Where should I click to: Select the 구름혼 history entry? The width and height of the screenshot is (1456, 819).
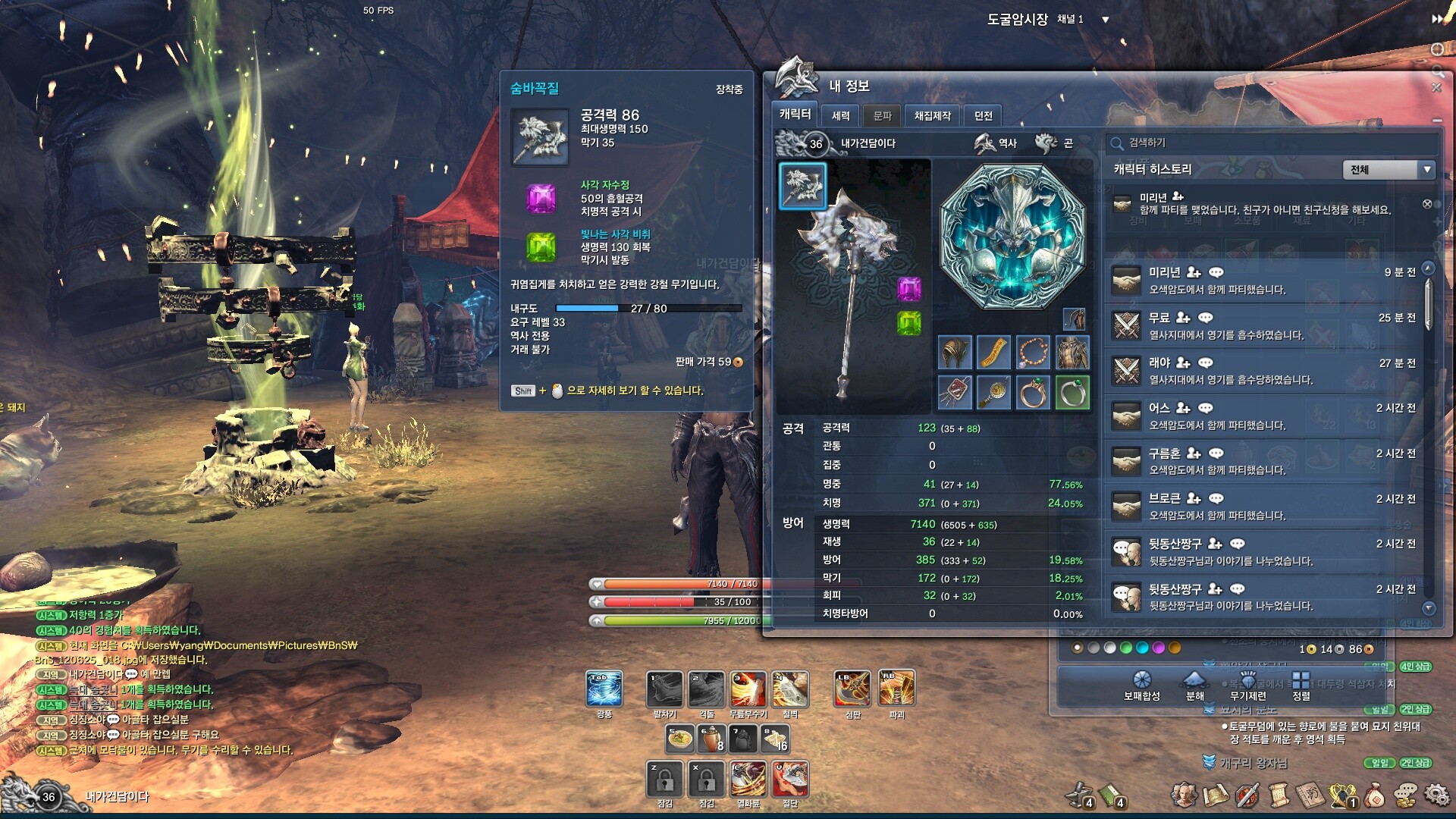1263,461
